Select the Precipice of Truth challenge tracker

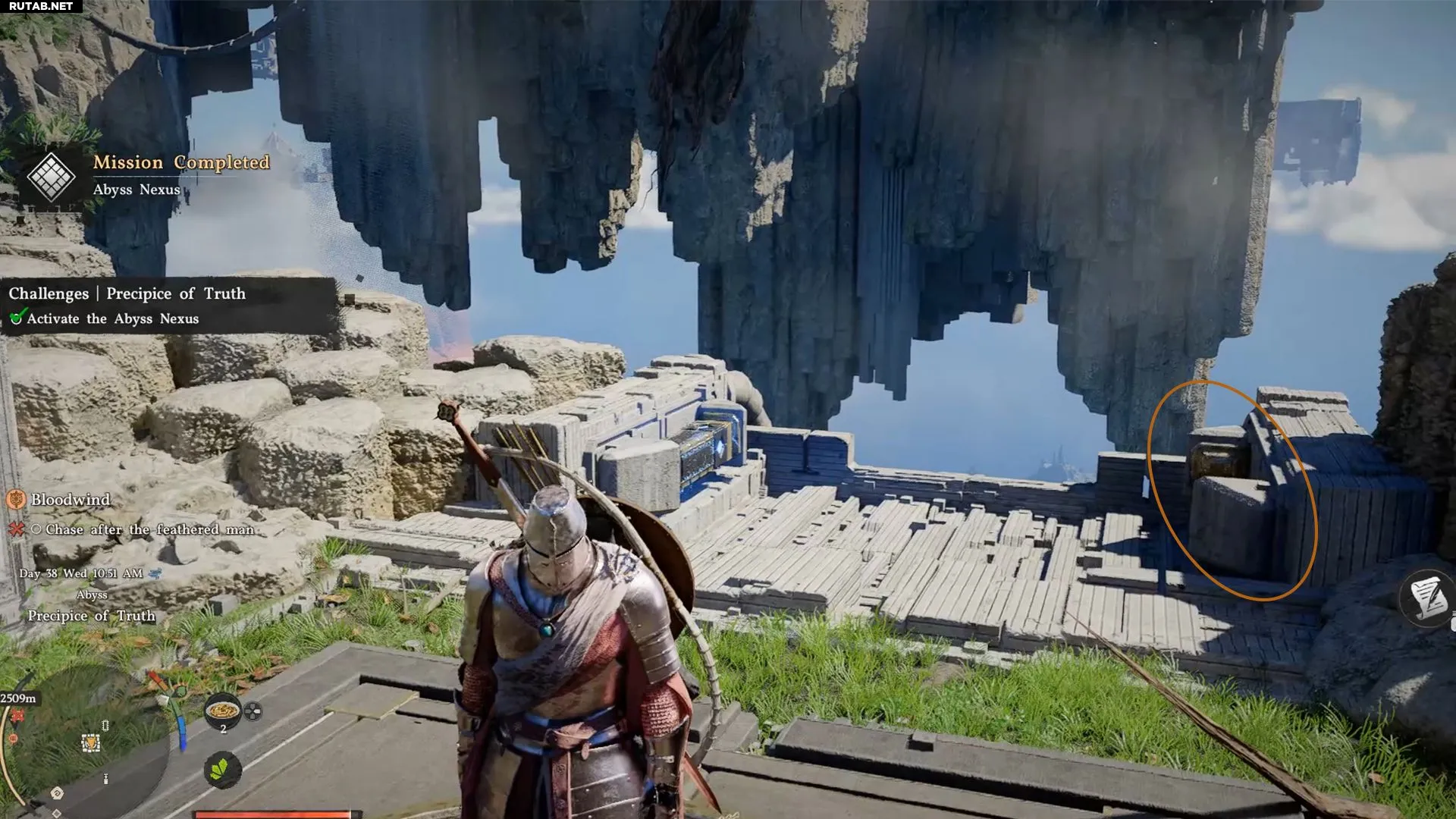point(127,293)
